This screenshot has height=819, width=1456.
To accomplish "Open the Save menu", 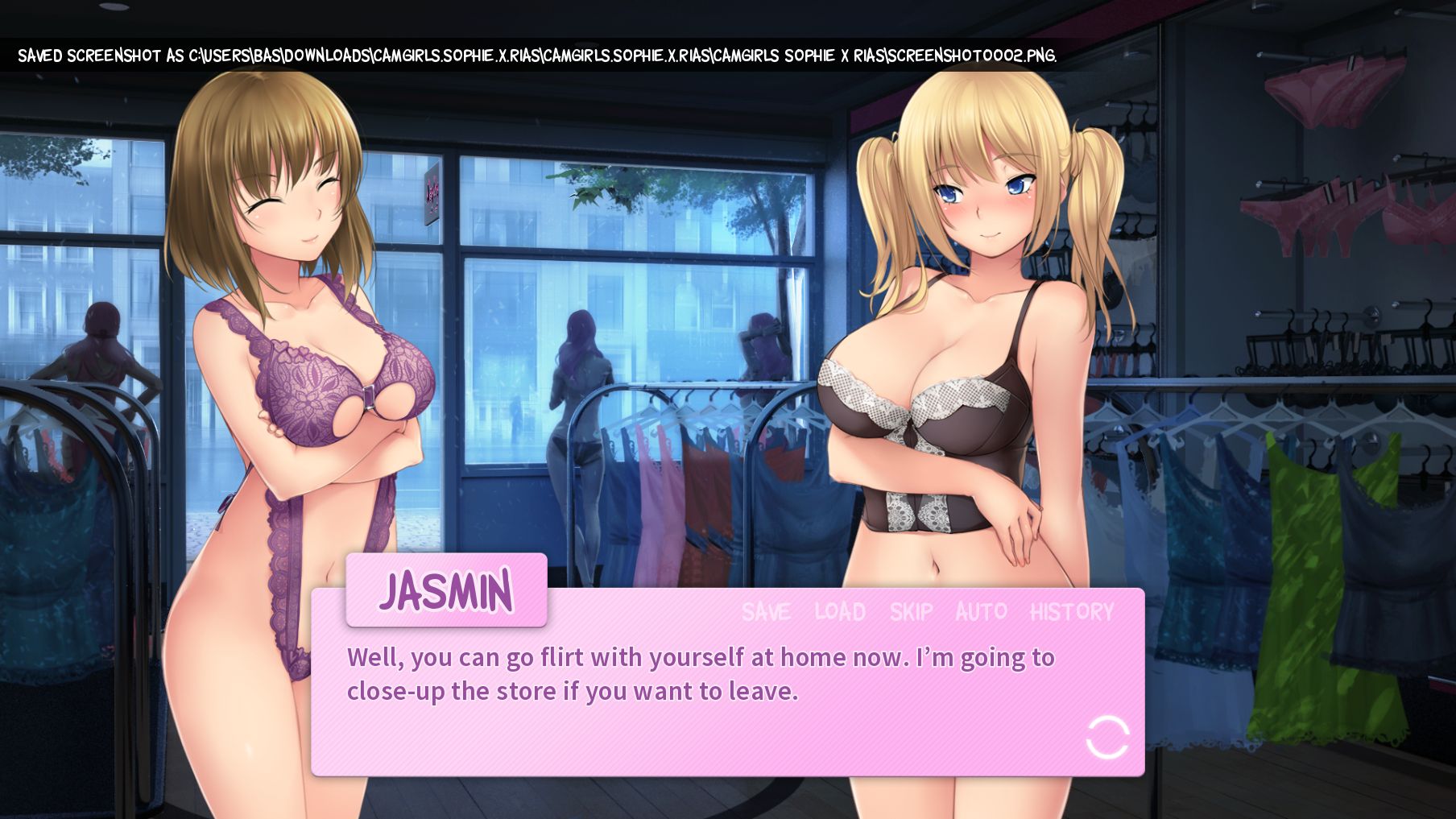I will (x=766, y=612).
